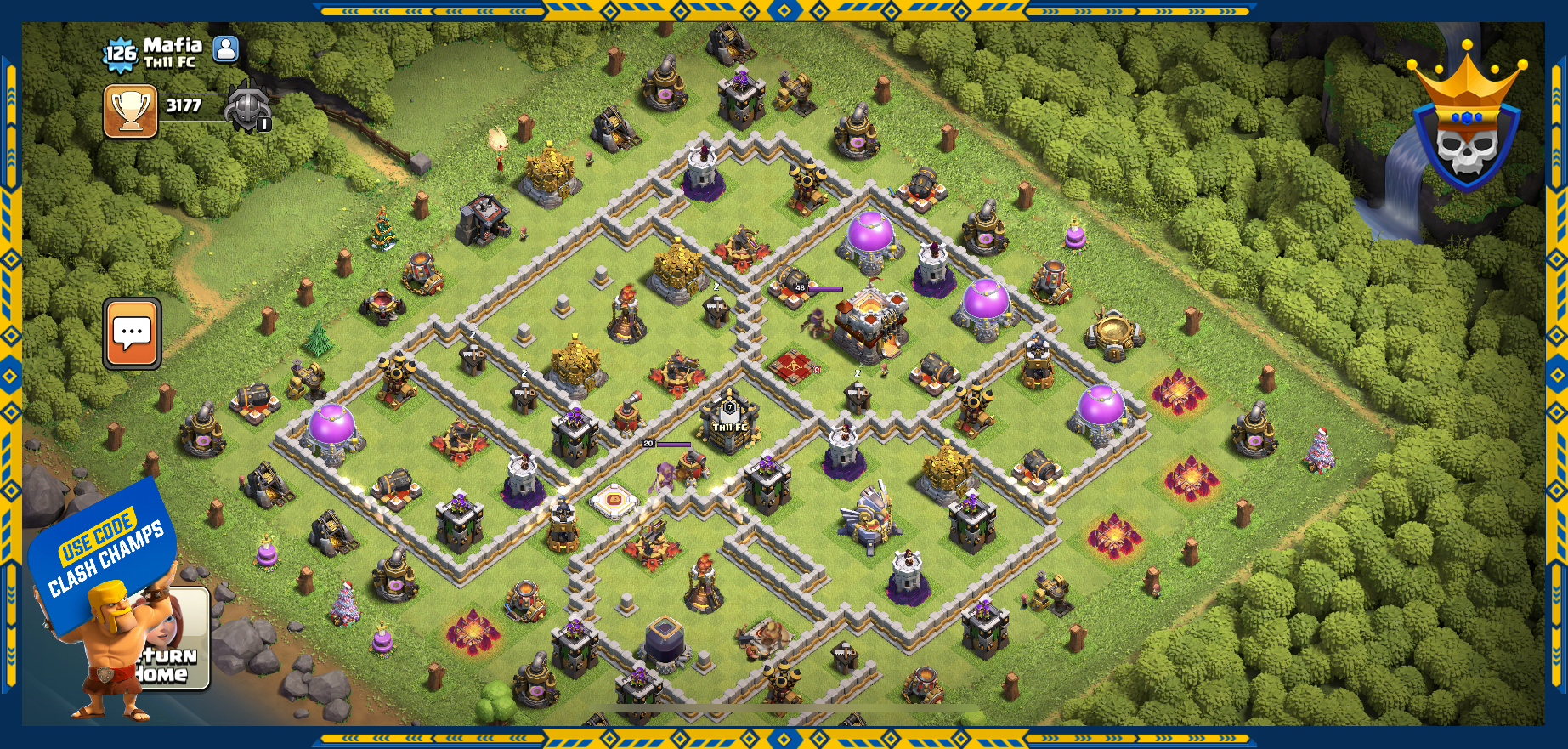
Task: Select the Use Code Clash Champs banner
Action: click(x=101, y=548)
